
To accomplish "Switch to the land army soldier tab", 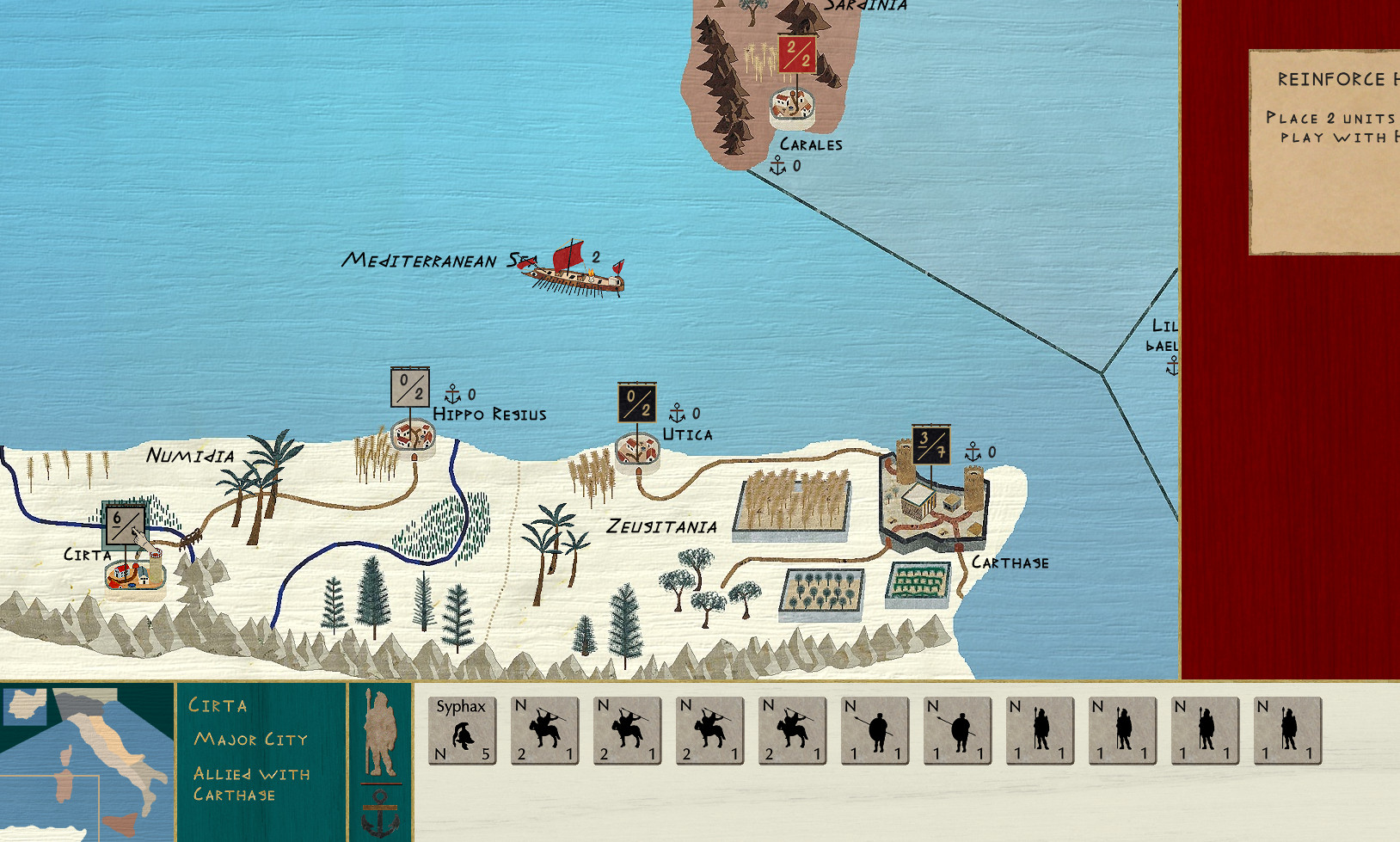I will (380, 733).
